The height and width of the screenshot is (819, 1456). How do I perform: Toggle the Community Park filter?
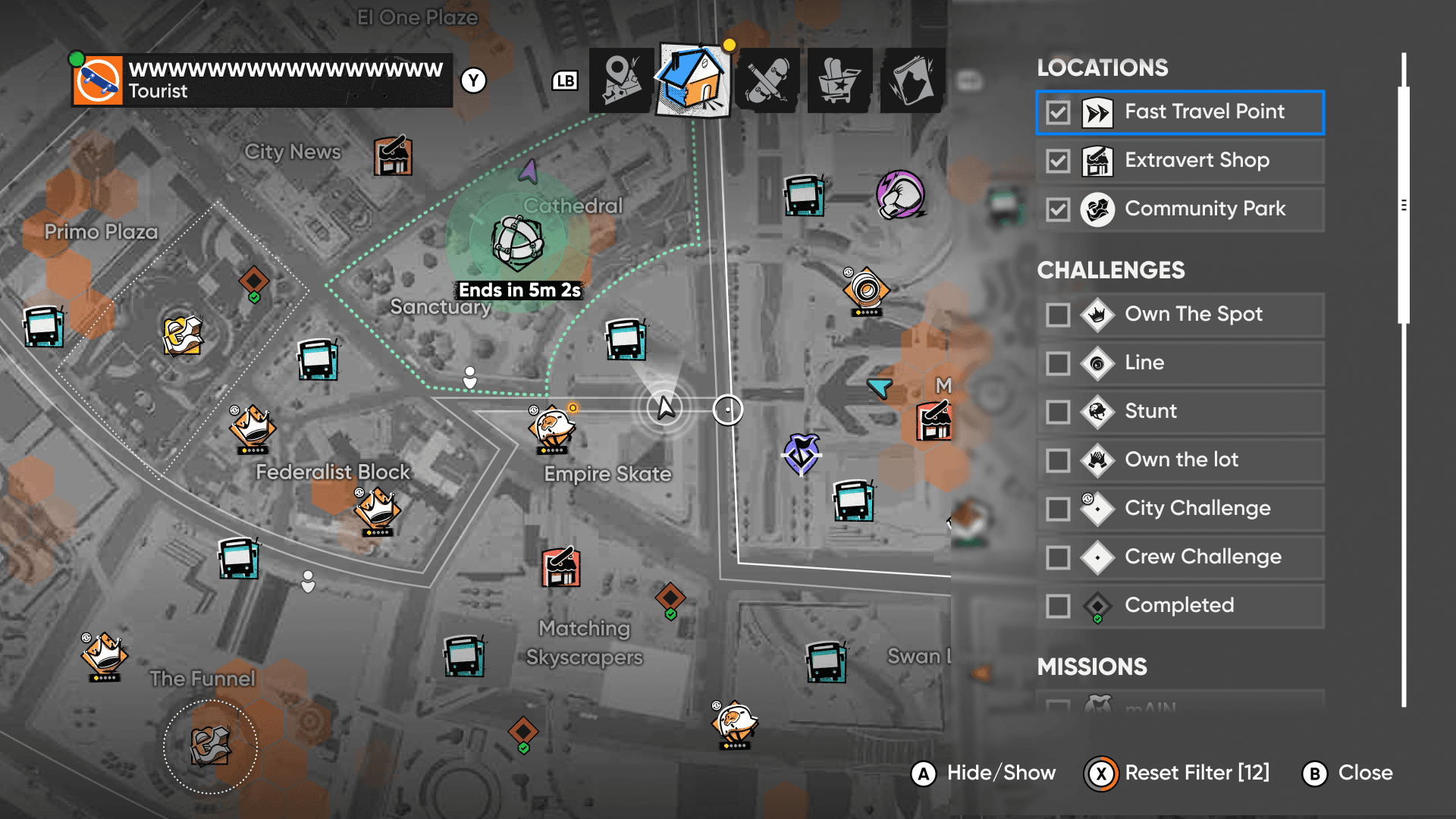pos(1058,209)
